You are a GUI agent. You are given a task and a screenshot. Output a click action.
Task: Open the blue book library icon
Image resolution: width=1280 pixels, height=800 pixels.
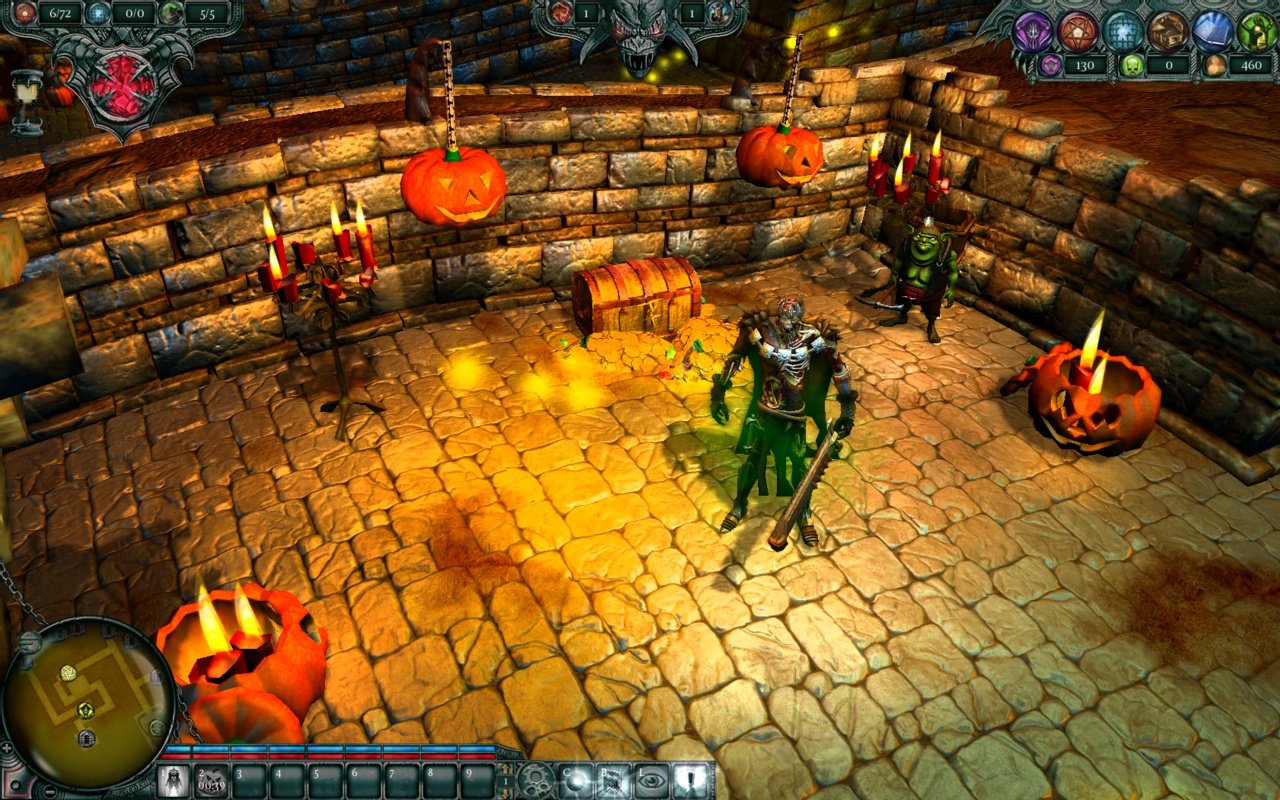[x=1212, y=30]
